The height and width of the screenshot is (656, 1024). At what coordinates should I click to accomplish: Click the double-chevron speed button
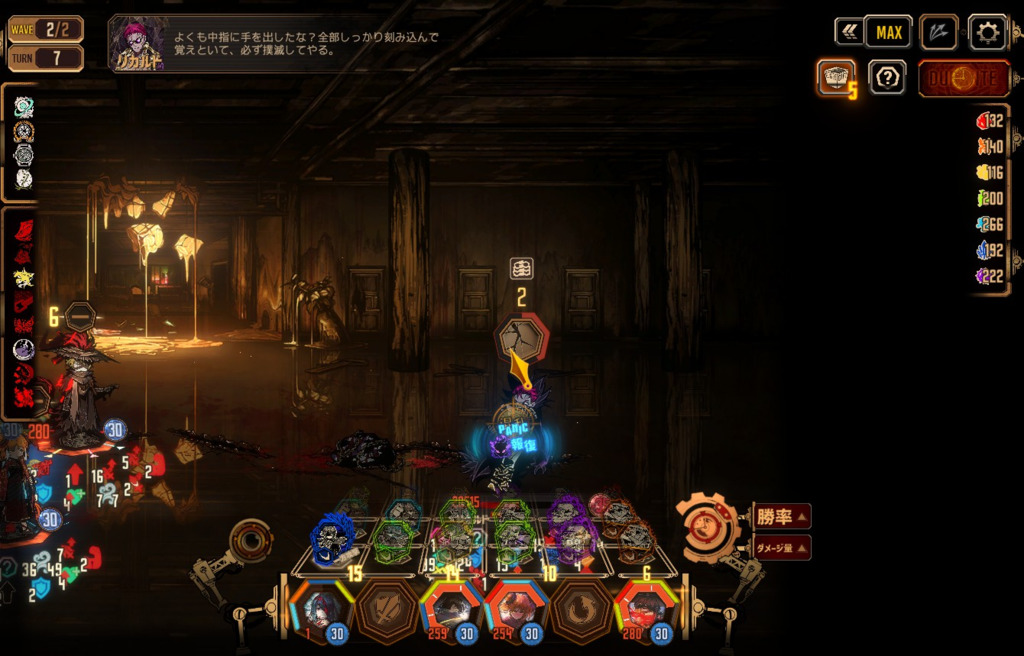[x=849, y=32]
